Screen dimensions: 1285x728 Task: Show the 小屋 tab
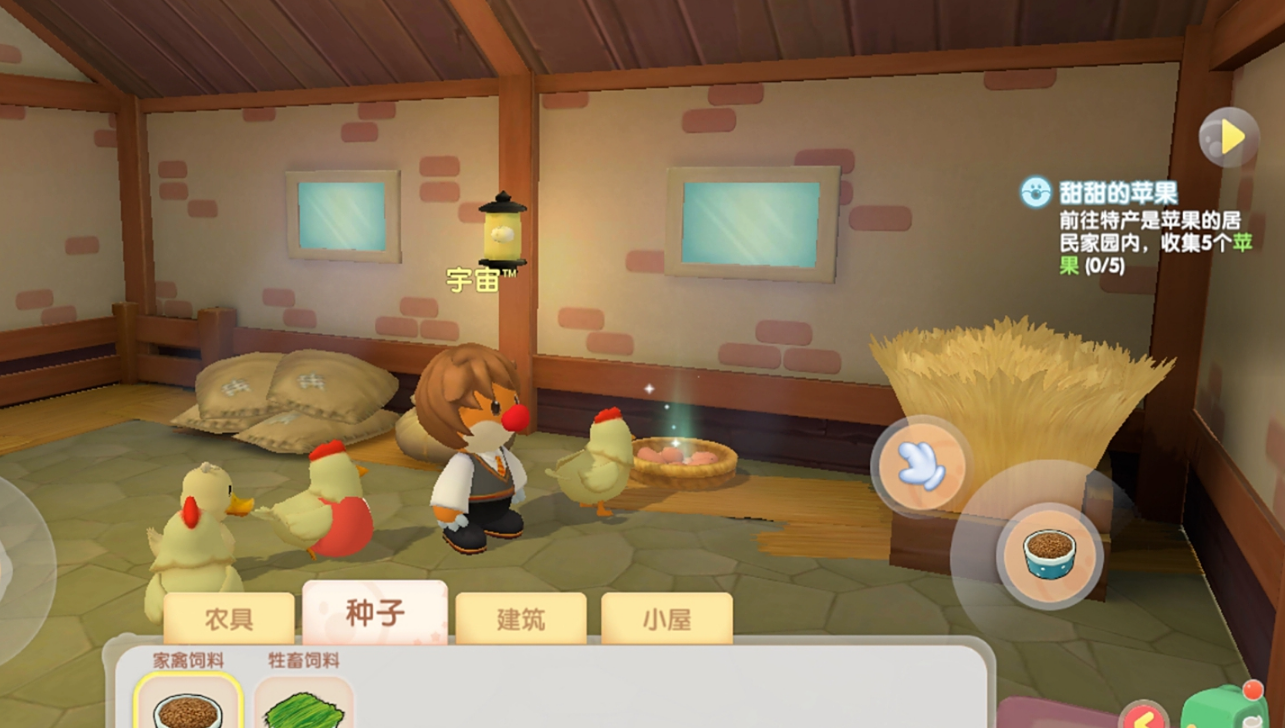point(666,618)
